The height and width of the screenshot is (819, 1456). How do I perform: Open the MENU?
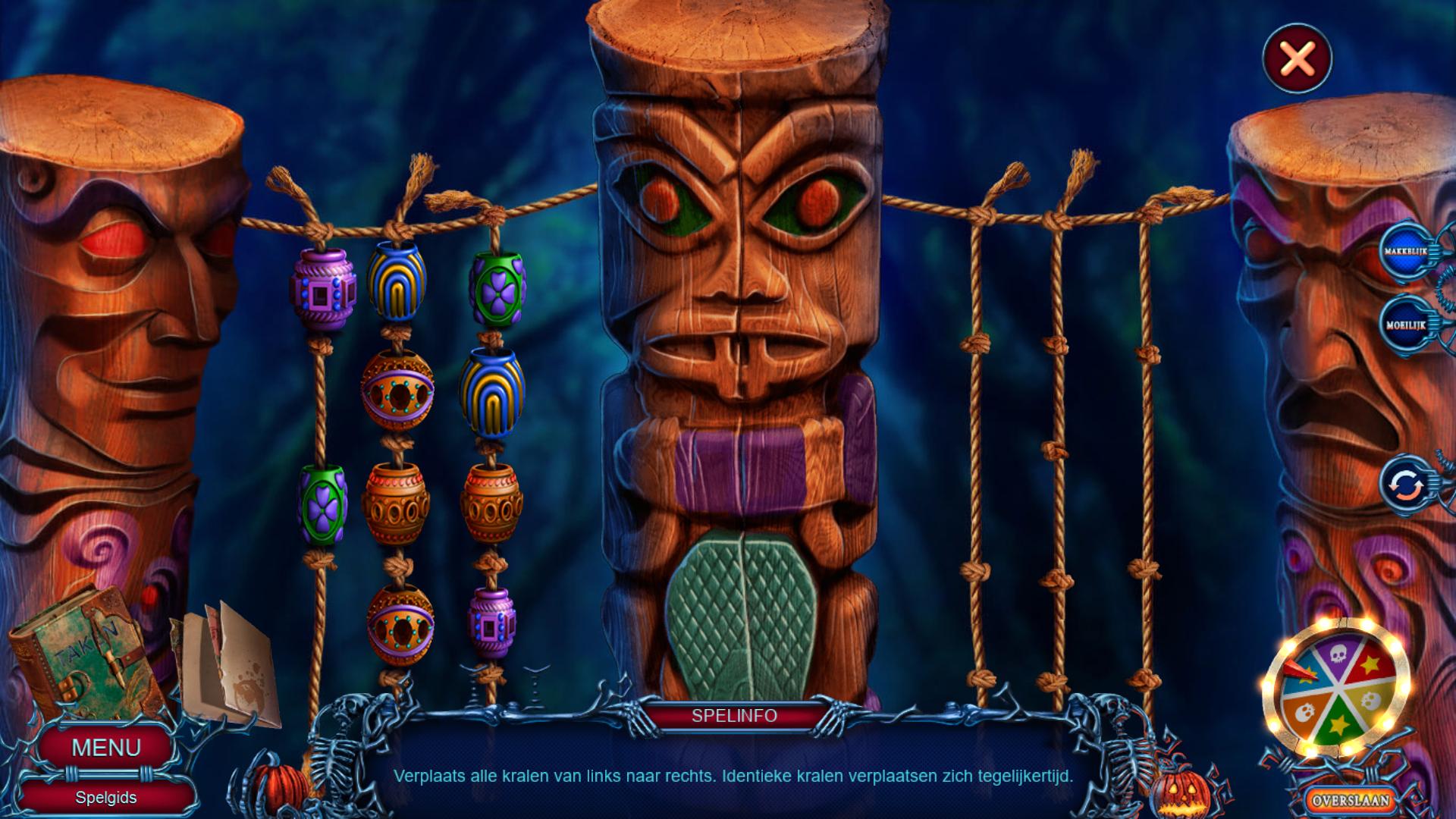pyautogui.click(x=106, y=747)
